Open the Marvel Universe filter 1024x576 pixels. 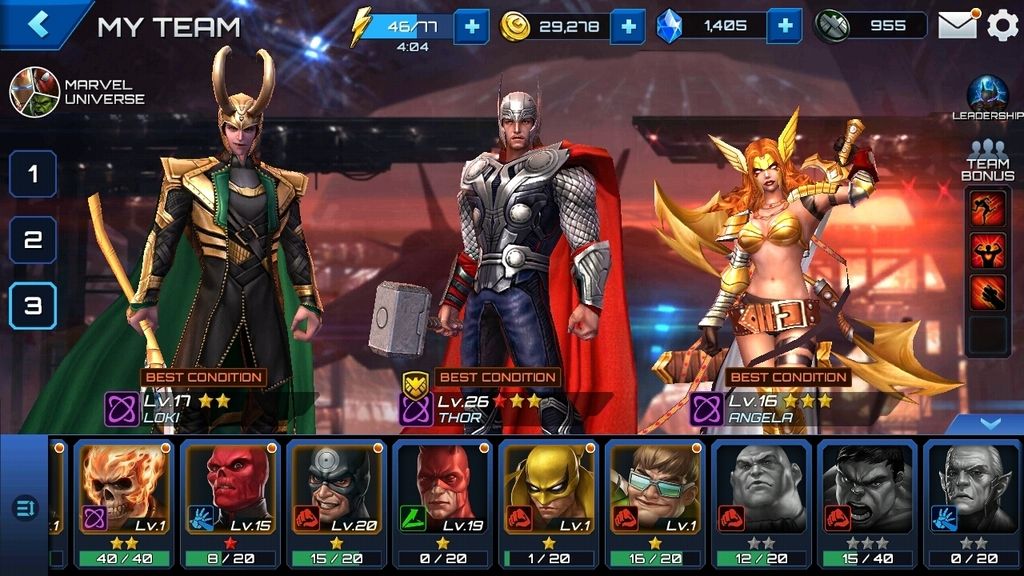(34, 92)
